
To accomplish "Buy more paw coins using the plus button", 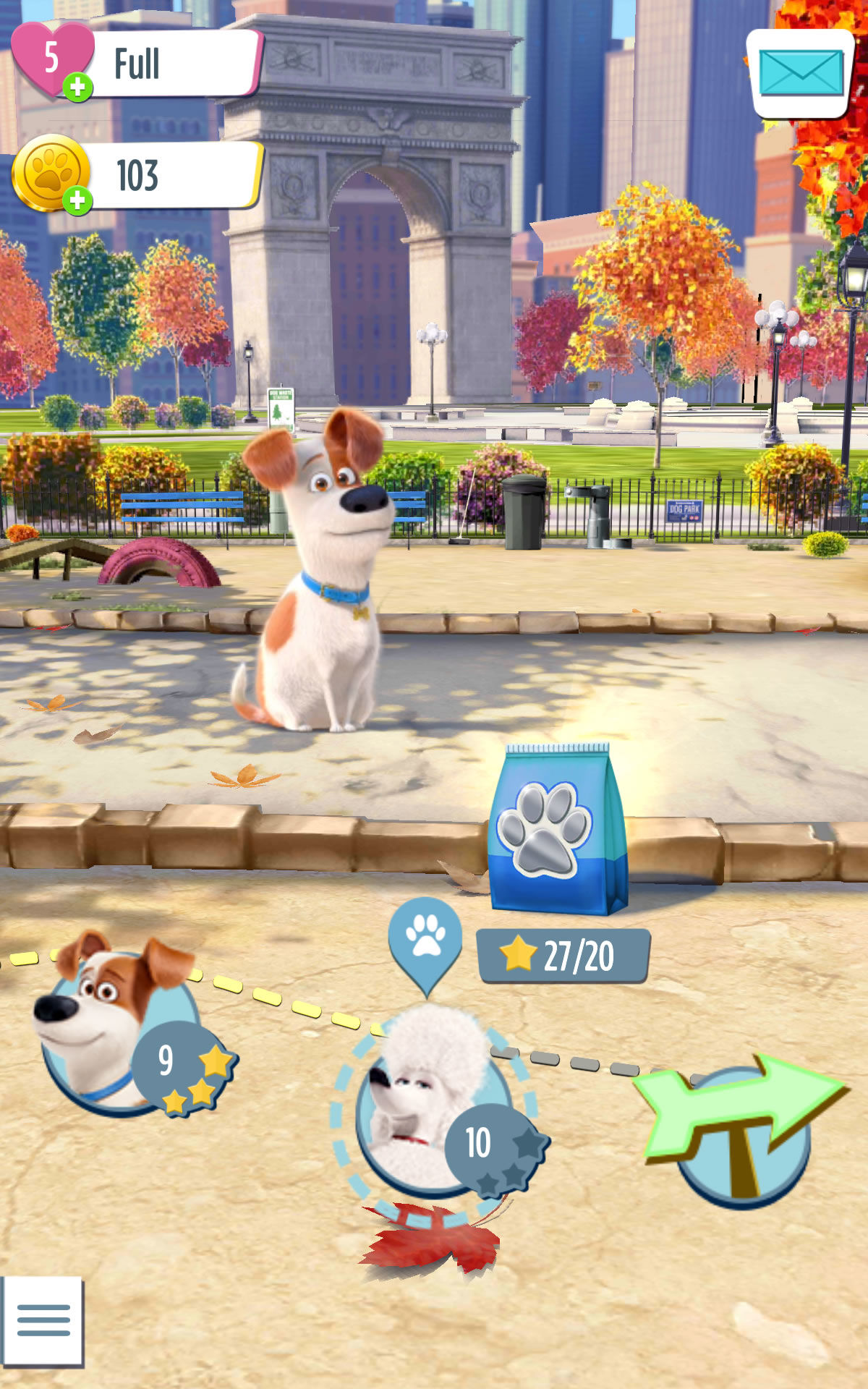I will (77, 200).
